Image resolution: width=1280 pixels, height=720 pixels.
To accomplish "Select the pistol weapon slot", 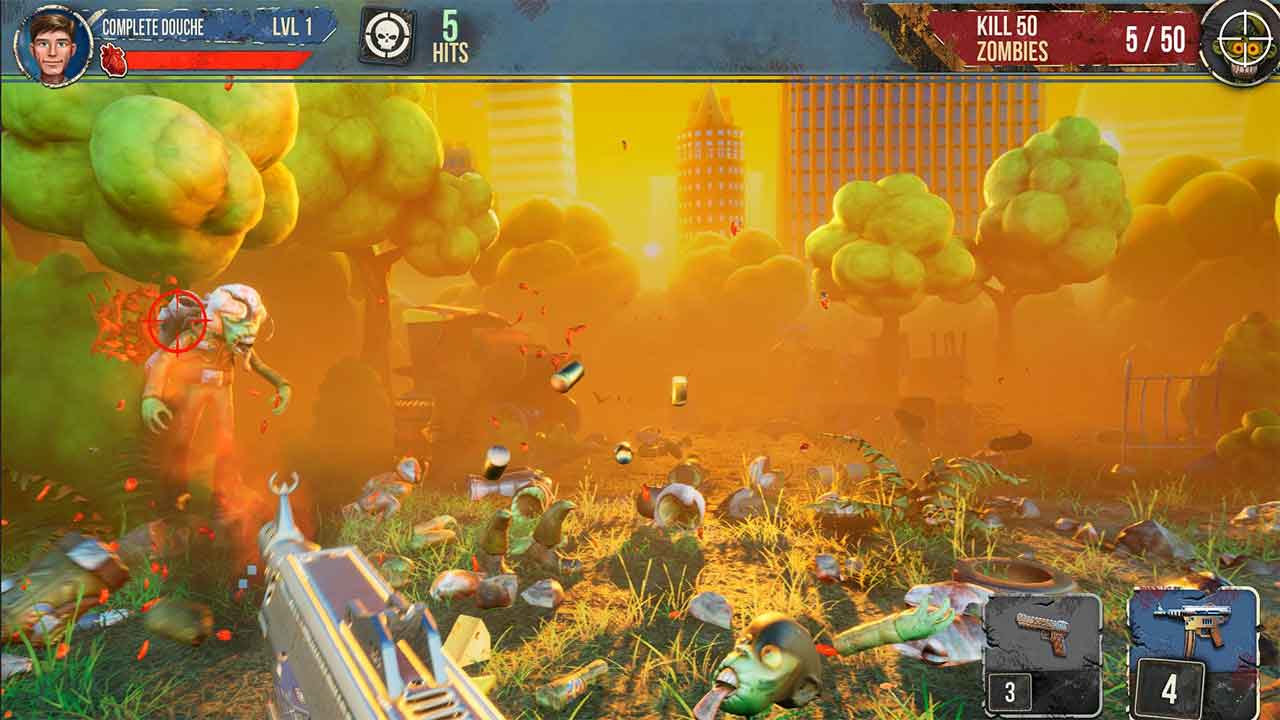I will pos(1041,646).
